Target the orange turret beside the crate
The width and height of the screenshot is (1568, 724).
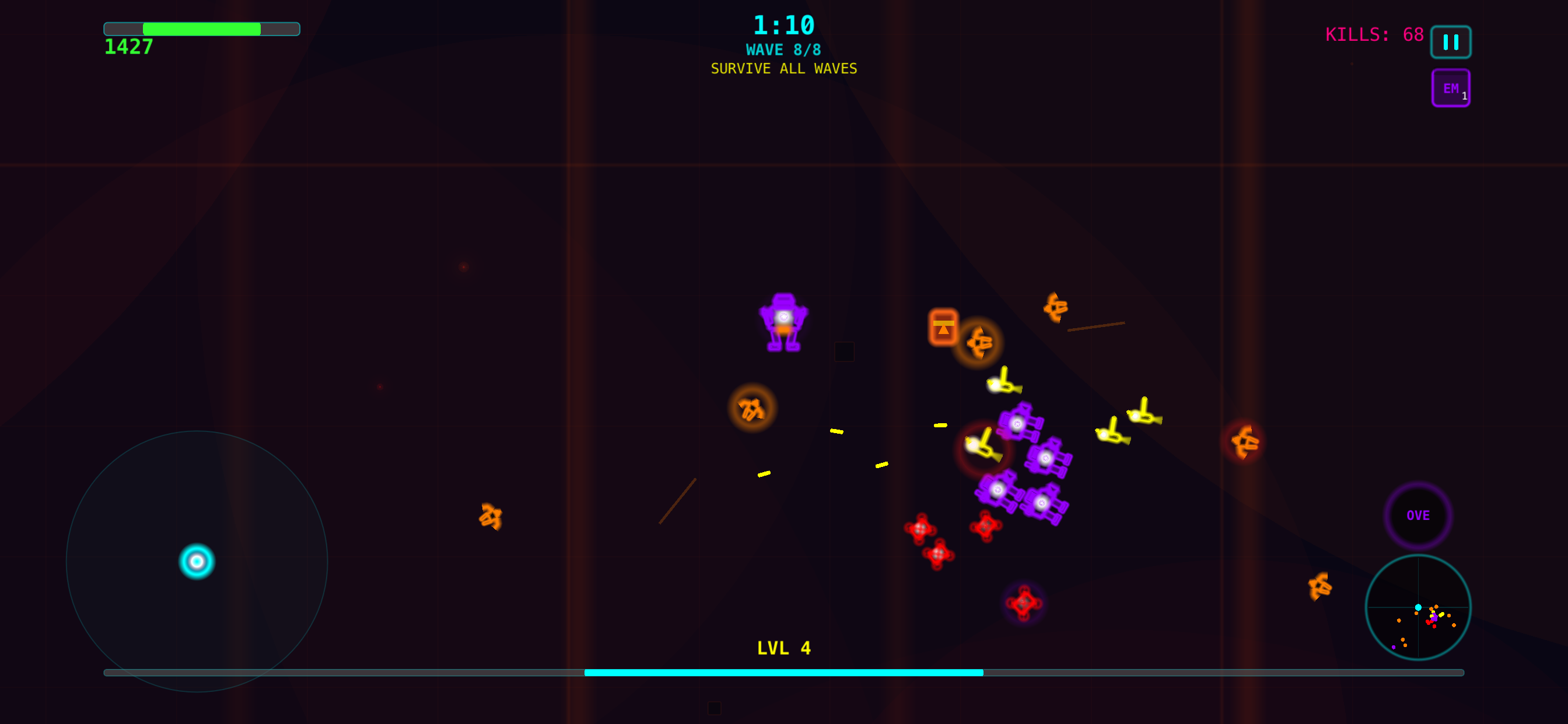pyautogui.click(x=981, y=343)
